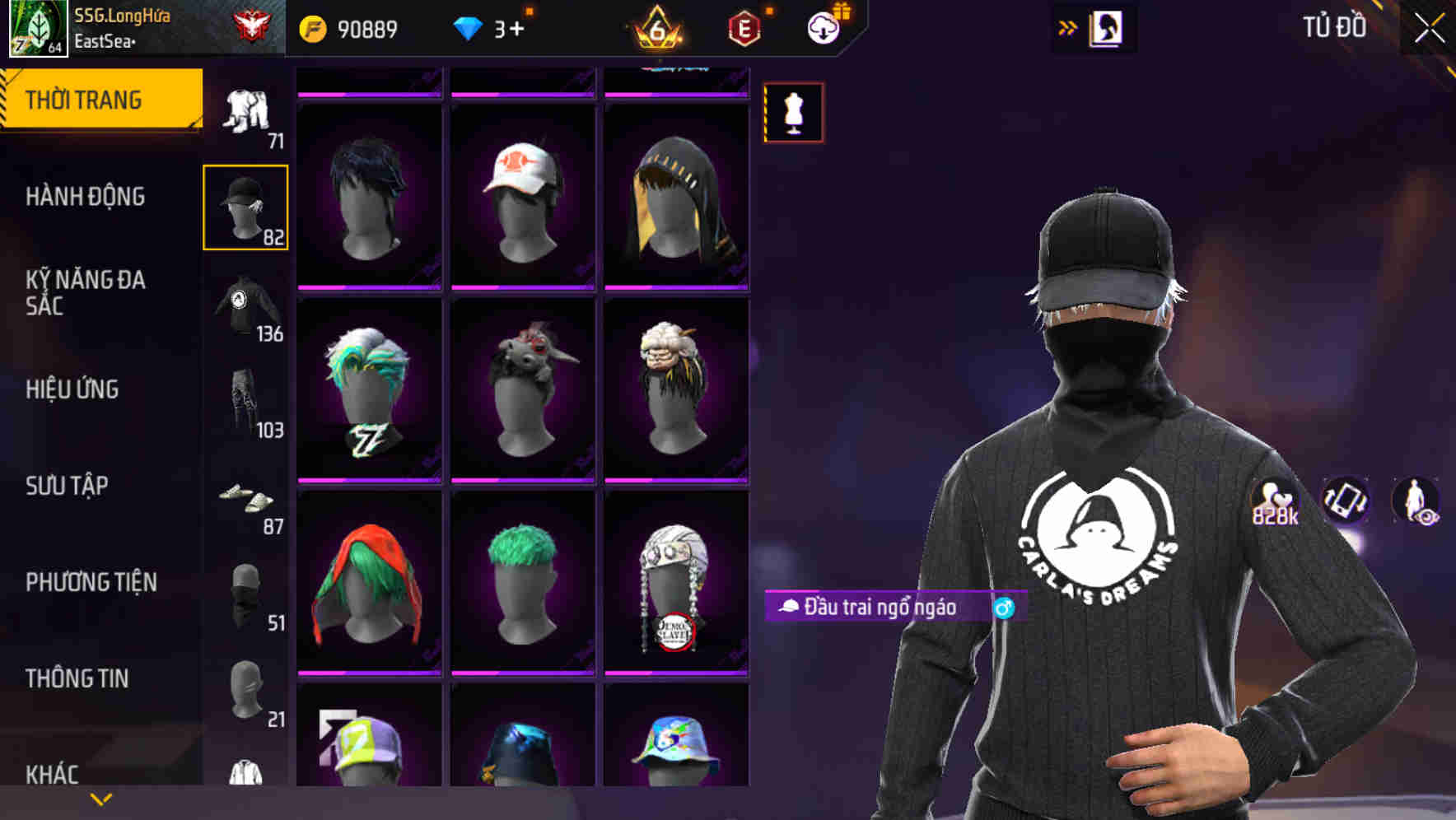The height and width of the screenshot is (820, 1456).
Task: Collapse the panel using the double arrows
Action: click(x=1066, y=26)
